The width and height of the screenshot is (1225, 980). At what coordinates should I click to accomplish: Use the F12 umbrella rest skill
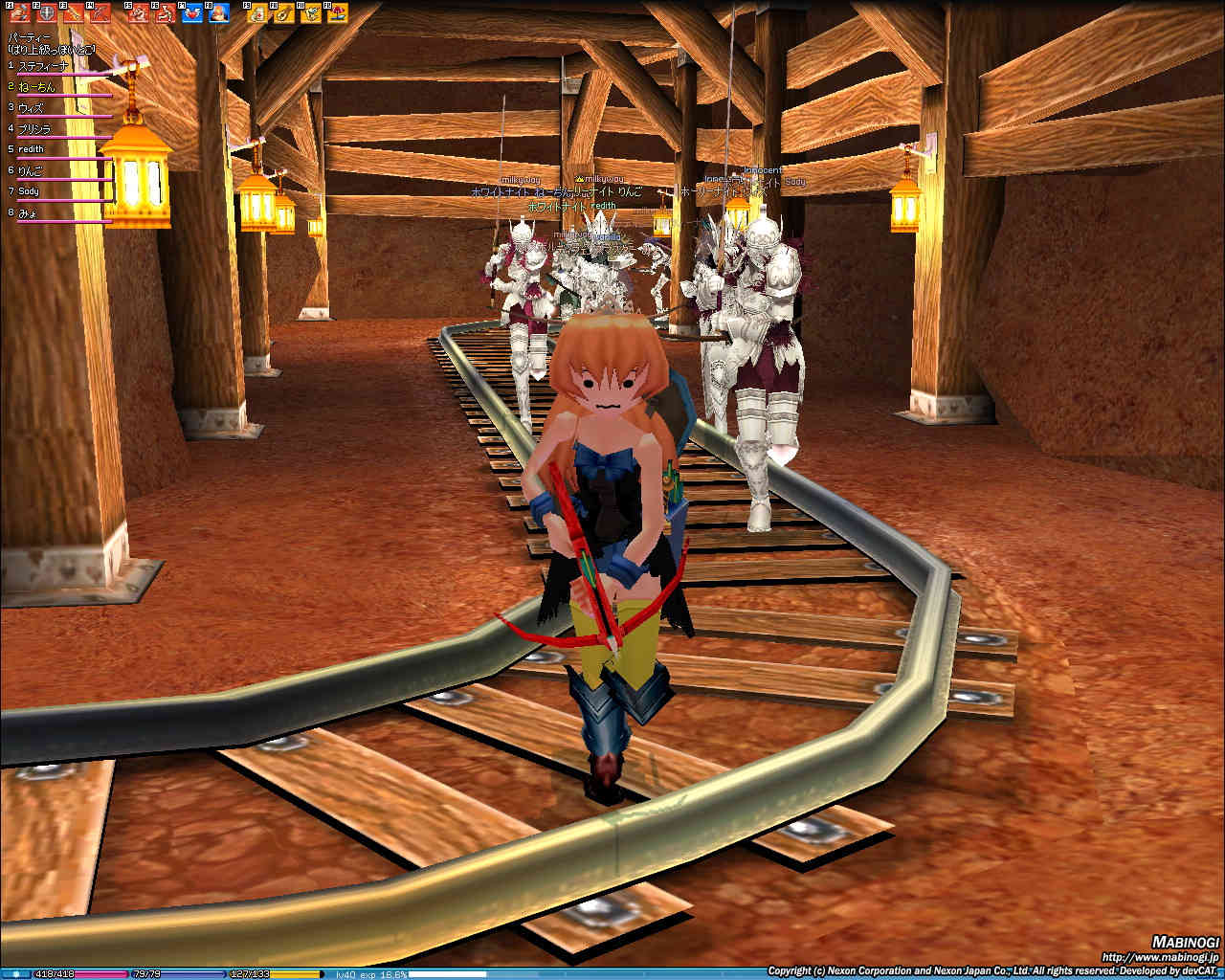tap(338, 13)
